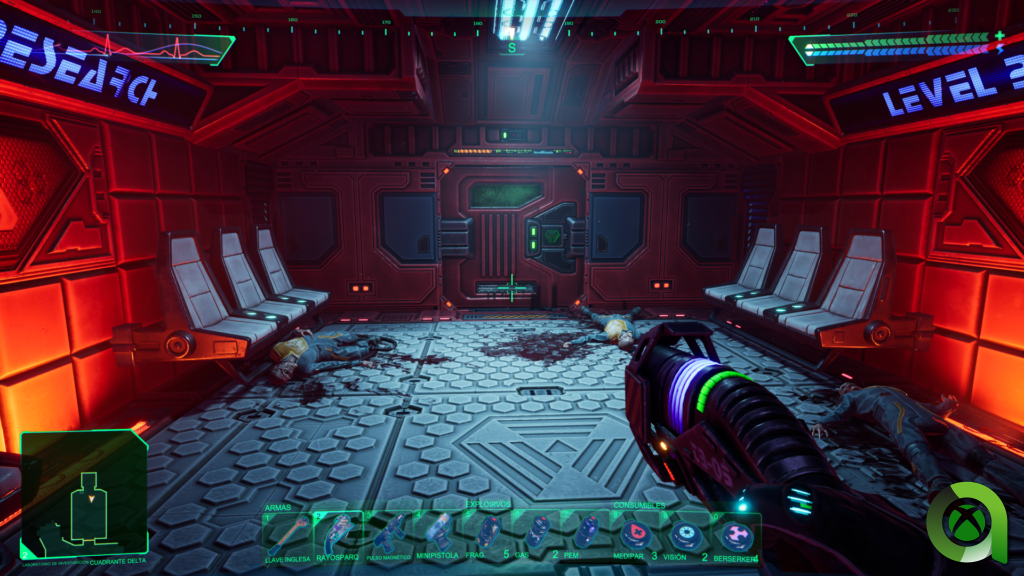The image size is (1024, 576).
Task: Open the Cuadrante Delta minimap
Action: coord(84,495)
